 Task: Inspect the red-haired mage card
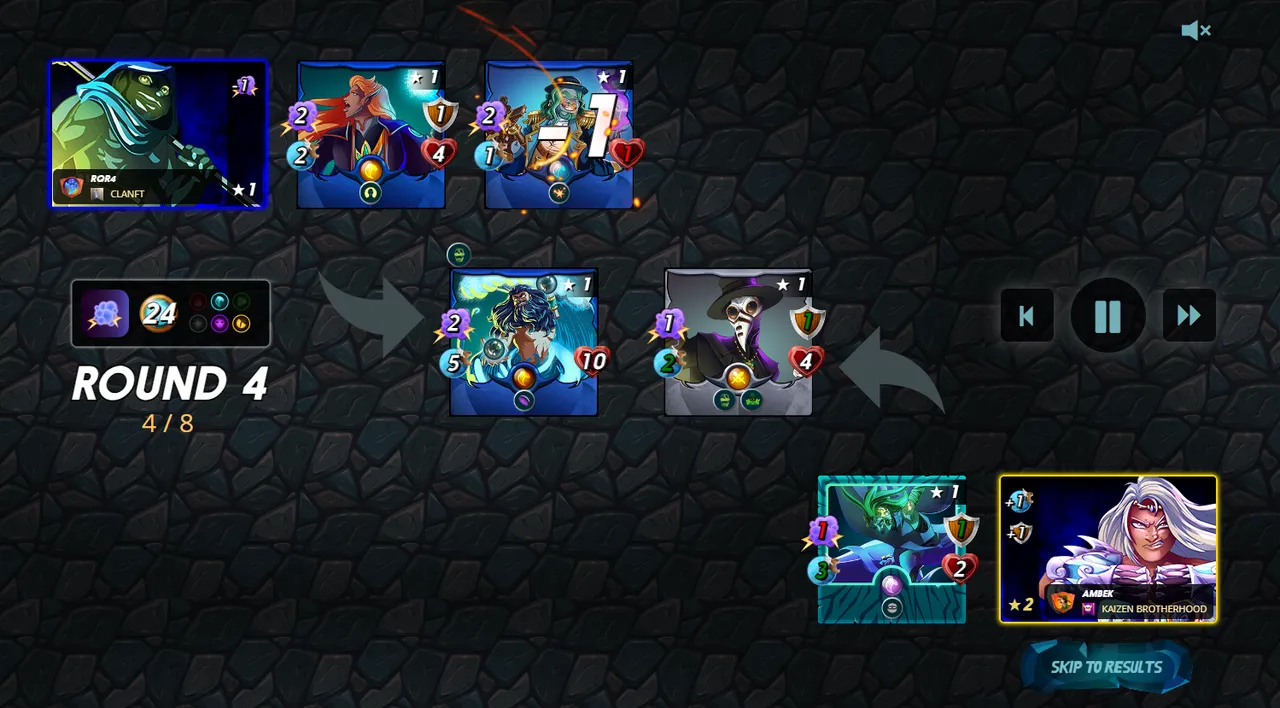click(370, 134)
